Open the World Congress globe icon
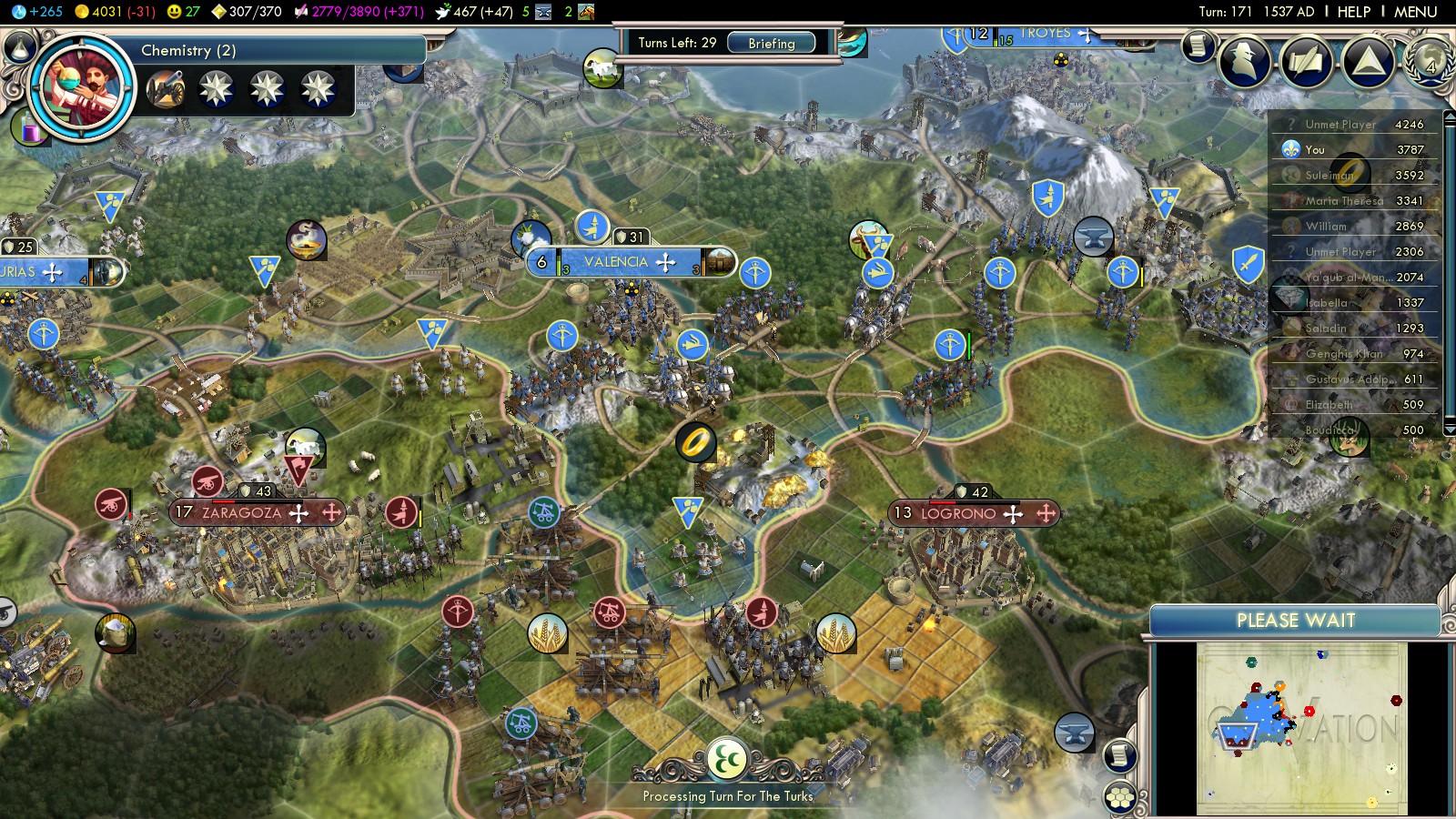Viewport: 1456px width, 819px height. (1428, 62)
